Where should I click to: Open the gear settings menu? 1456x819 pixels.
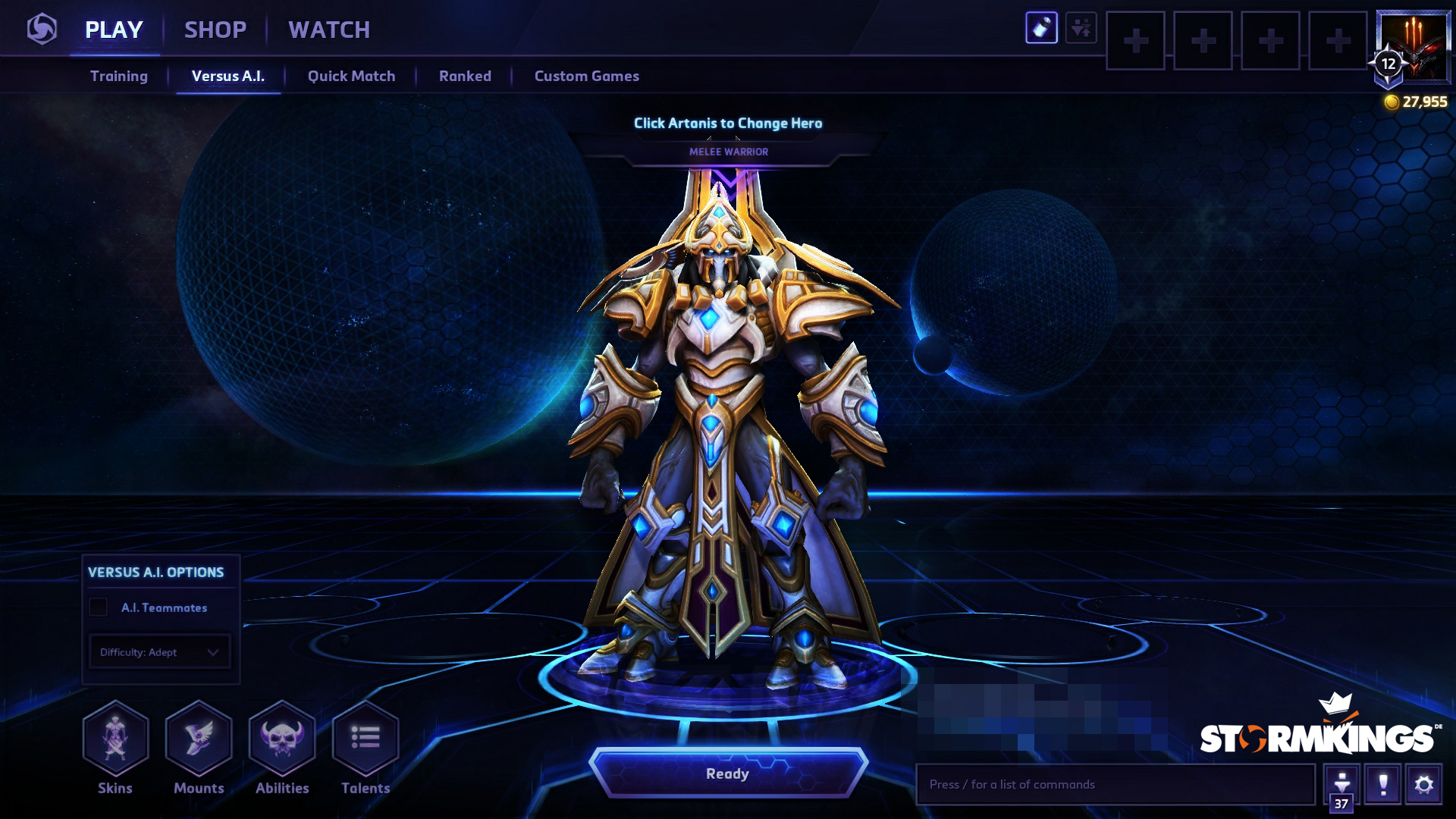[x=1423, y=784]
